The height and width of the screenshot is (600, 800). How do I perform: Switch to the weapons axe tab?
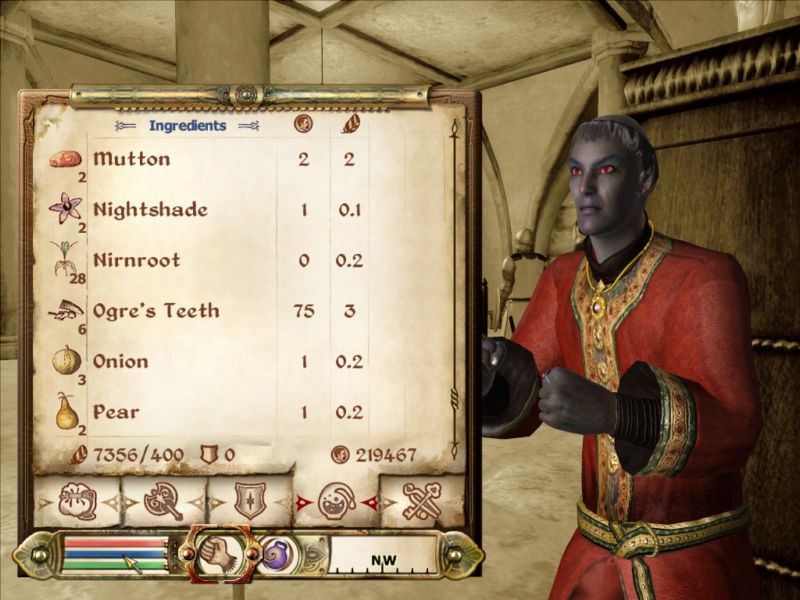pos(163,499)
